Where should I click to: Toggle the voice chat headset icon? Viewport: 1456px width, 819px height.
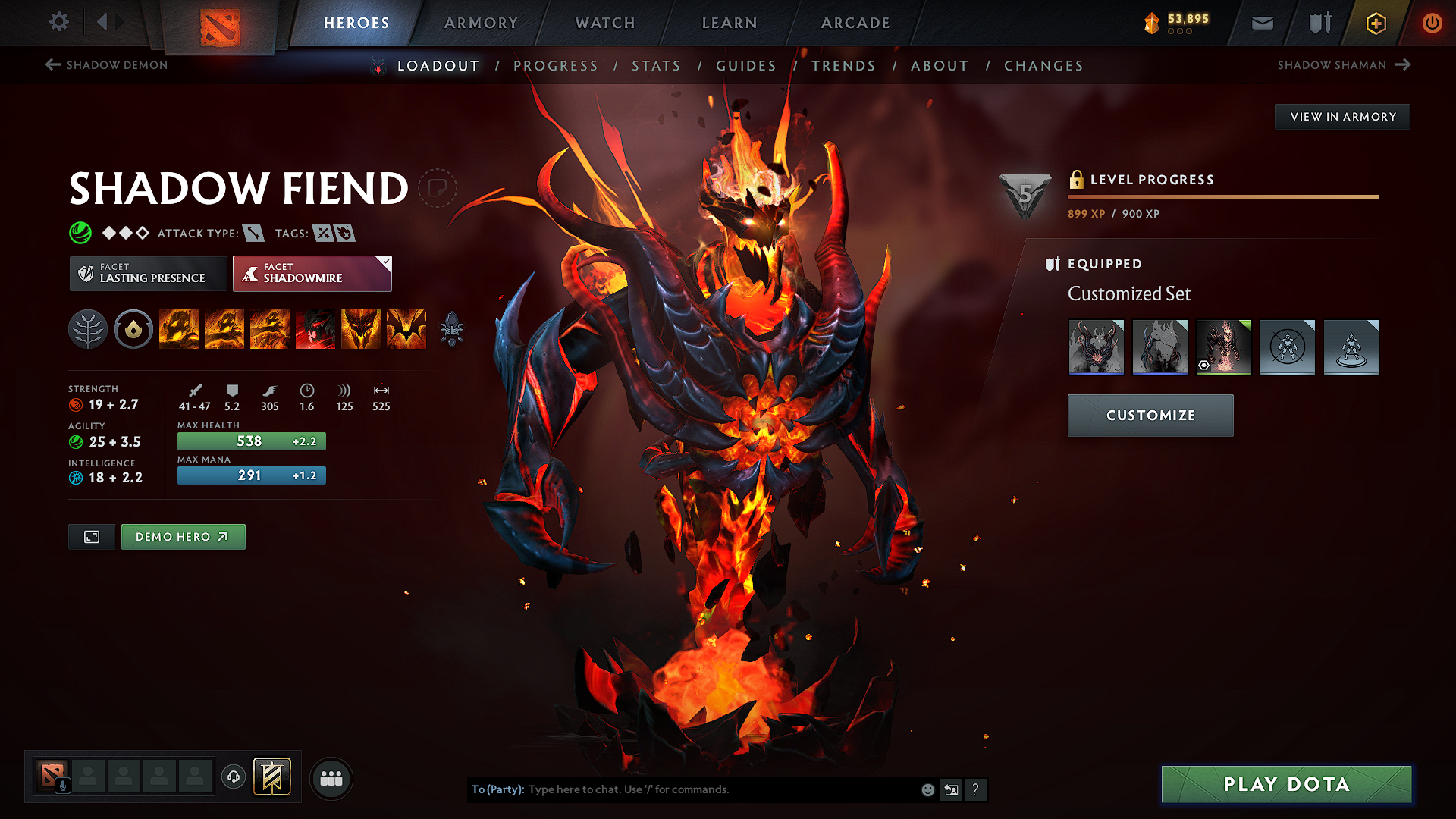click(234, 777)
